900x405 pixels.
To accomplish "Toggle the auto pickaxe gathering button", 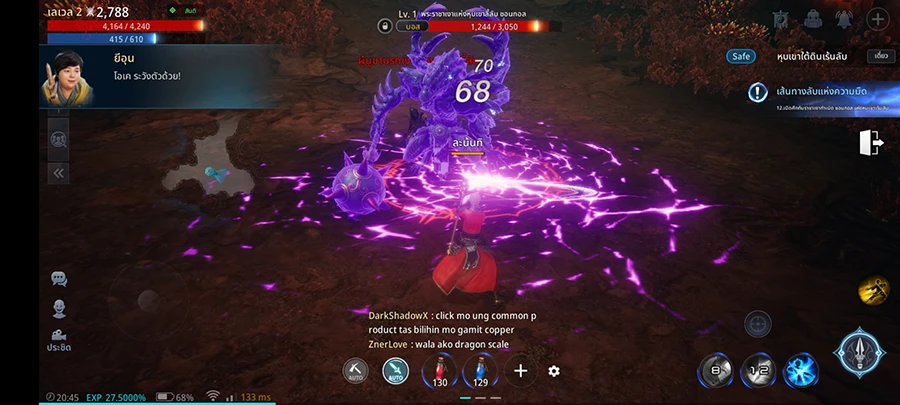I will [x=355, y=371].
